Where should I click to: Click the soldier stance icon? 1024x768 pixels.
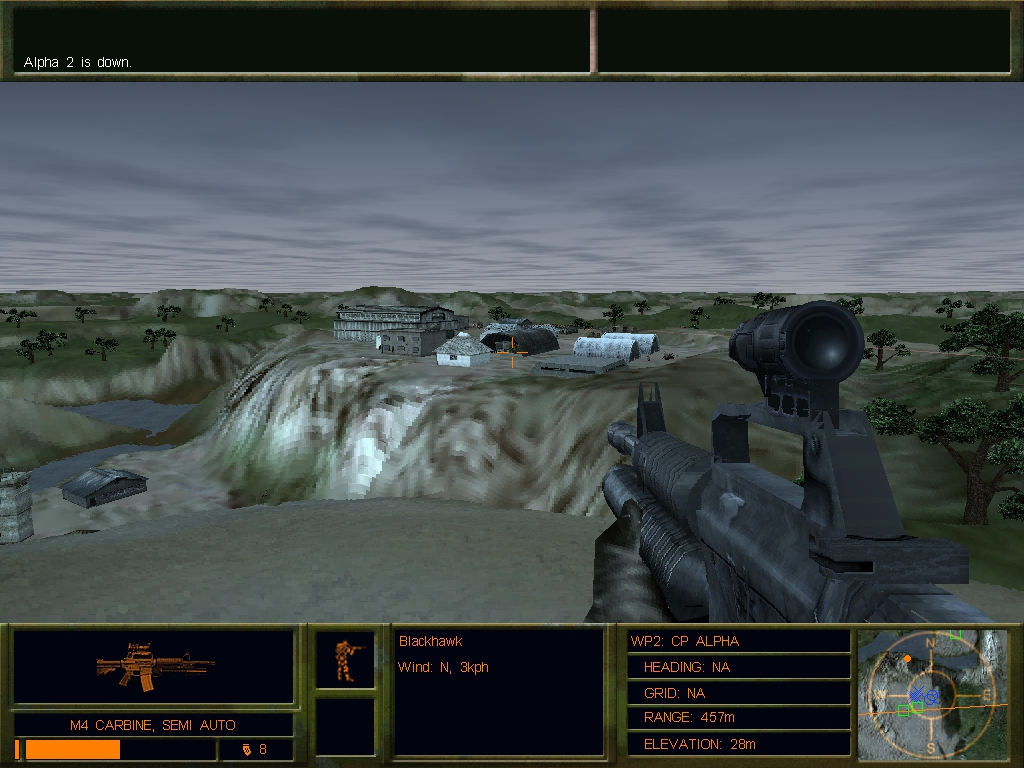point(345,660)
